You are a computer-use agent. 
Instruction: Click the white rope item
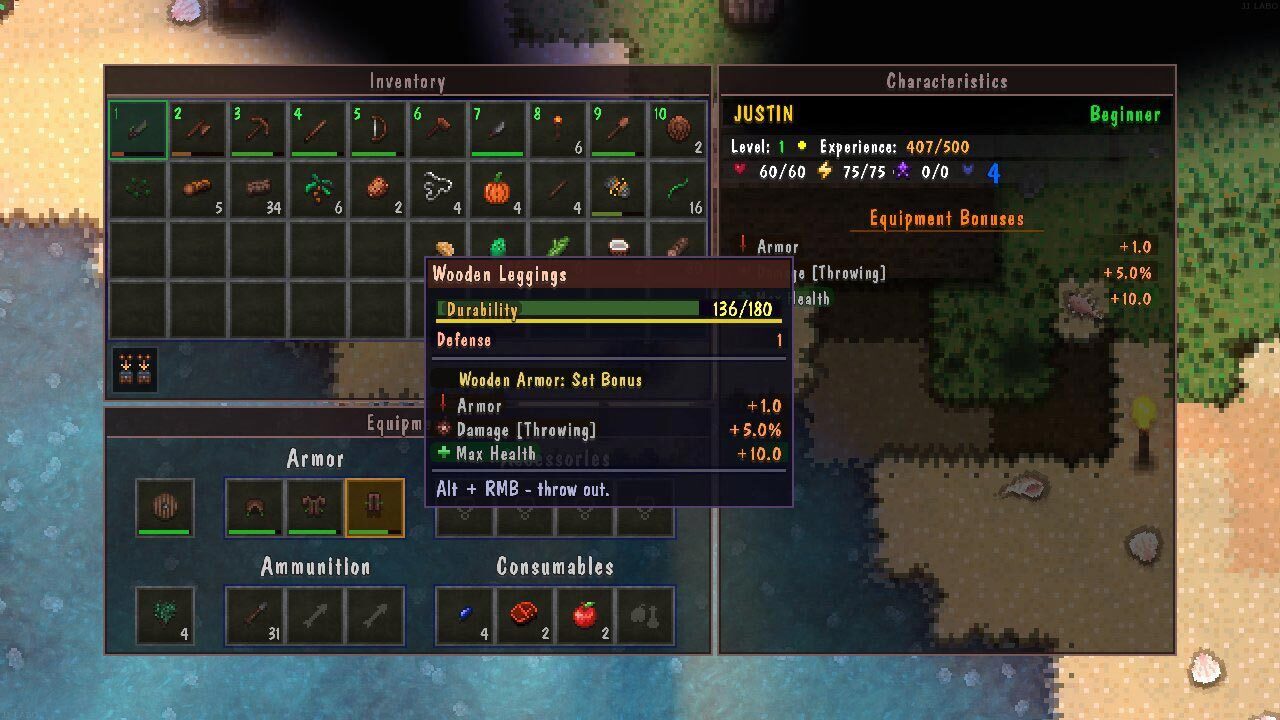coord(437,189)
